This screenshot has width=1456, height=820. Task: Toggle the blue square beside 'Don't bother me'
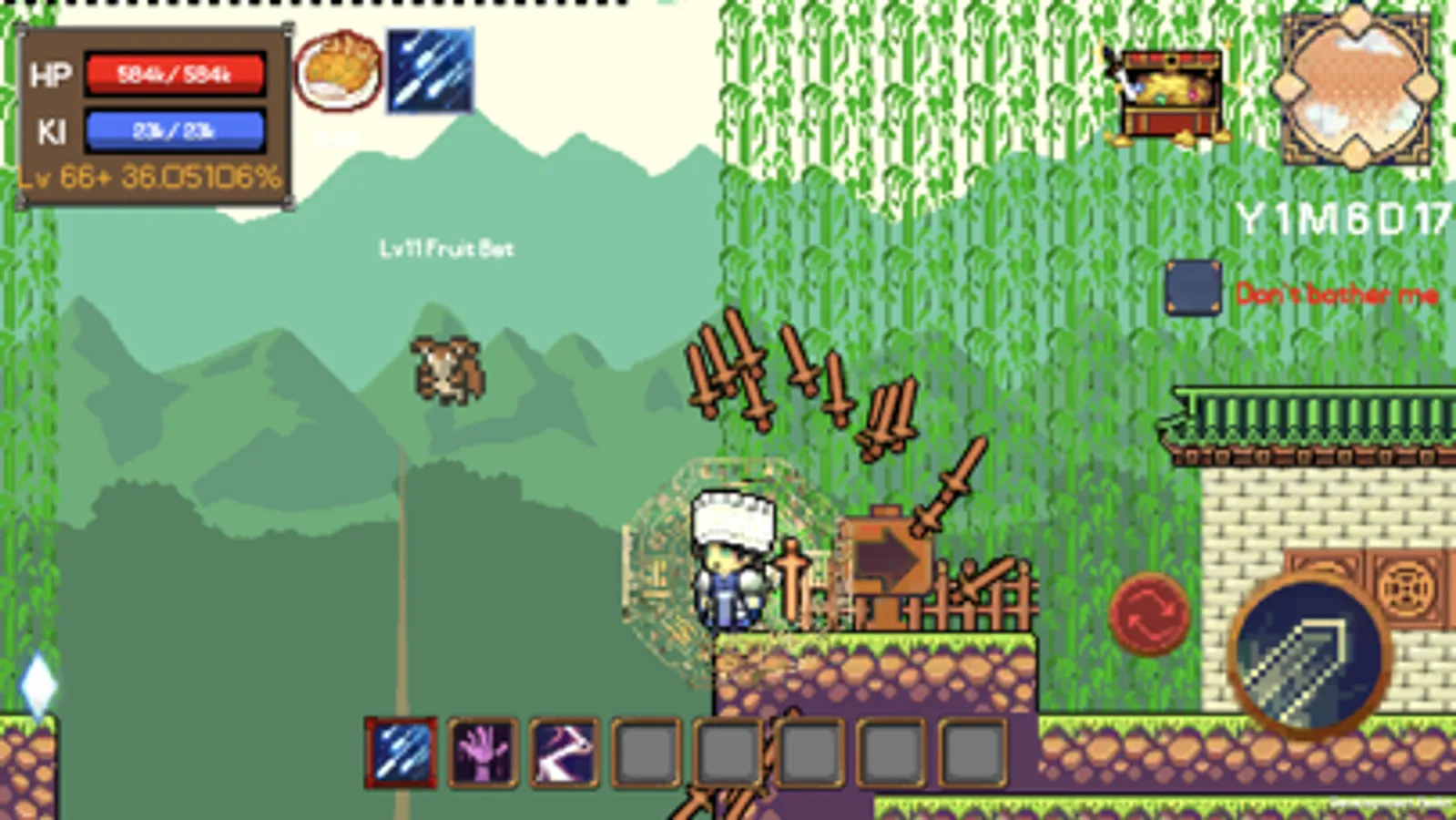click(1194, 288)
